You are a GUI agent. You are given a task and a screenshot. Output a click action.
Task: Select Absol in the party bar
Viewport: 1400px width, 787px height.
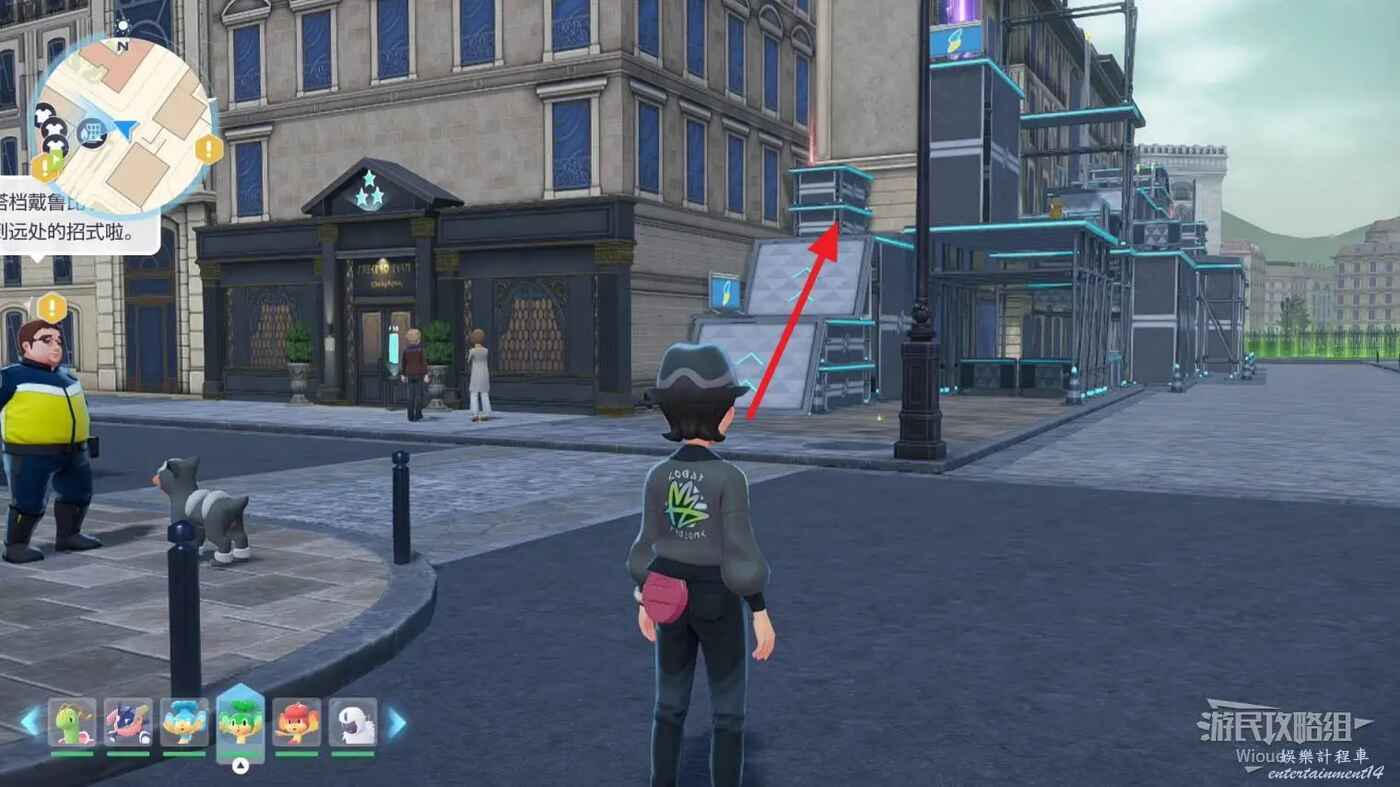(x=353, y=722)
